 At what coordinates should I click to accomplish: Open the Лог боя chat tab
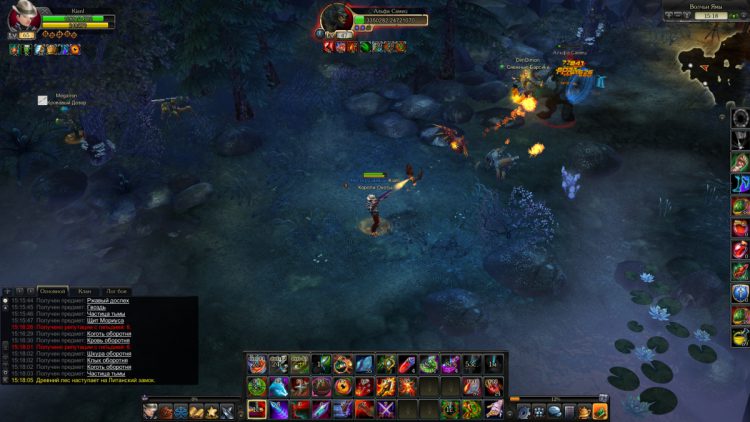[116, 291]
